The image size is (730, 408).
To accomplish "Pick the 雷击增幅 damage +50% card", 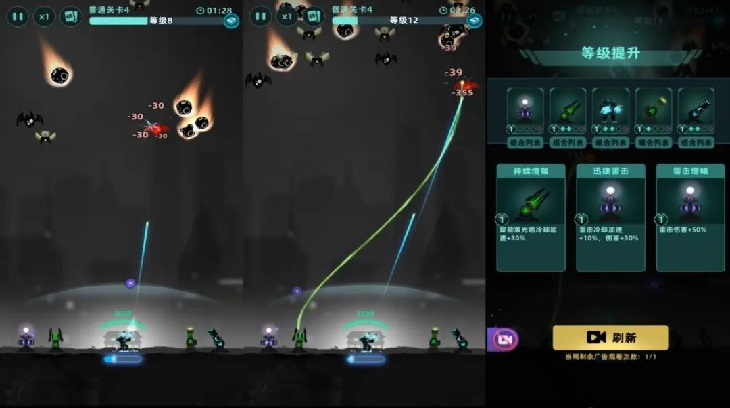I will tap(690, 217).
